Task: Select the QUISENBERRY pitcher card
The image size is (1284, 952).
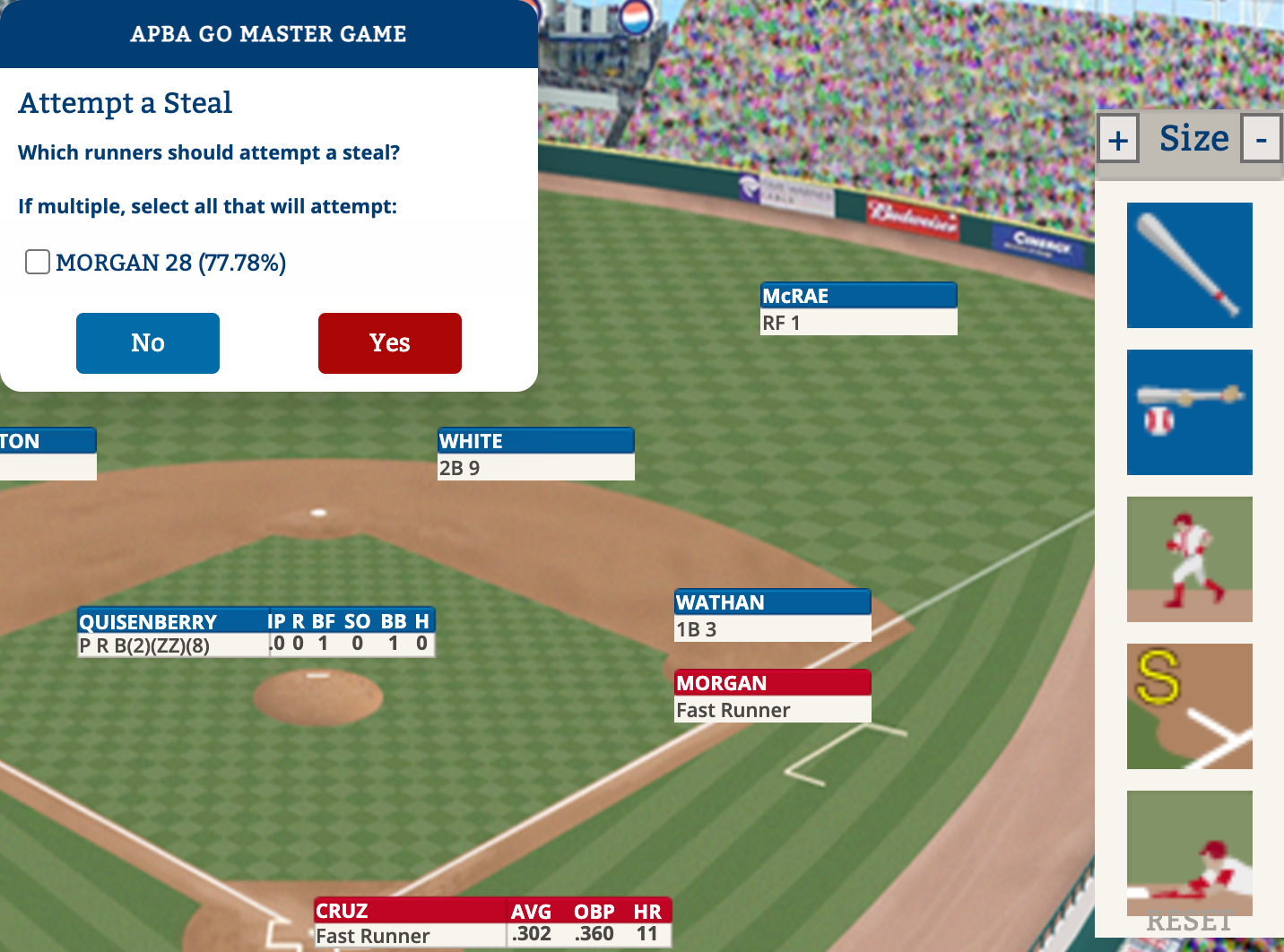Action: point(256,633)
